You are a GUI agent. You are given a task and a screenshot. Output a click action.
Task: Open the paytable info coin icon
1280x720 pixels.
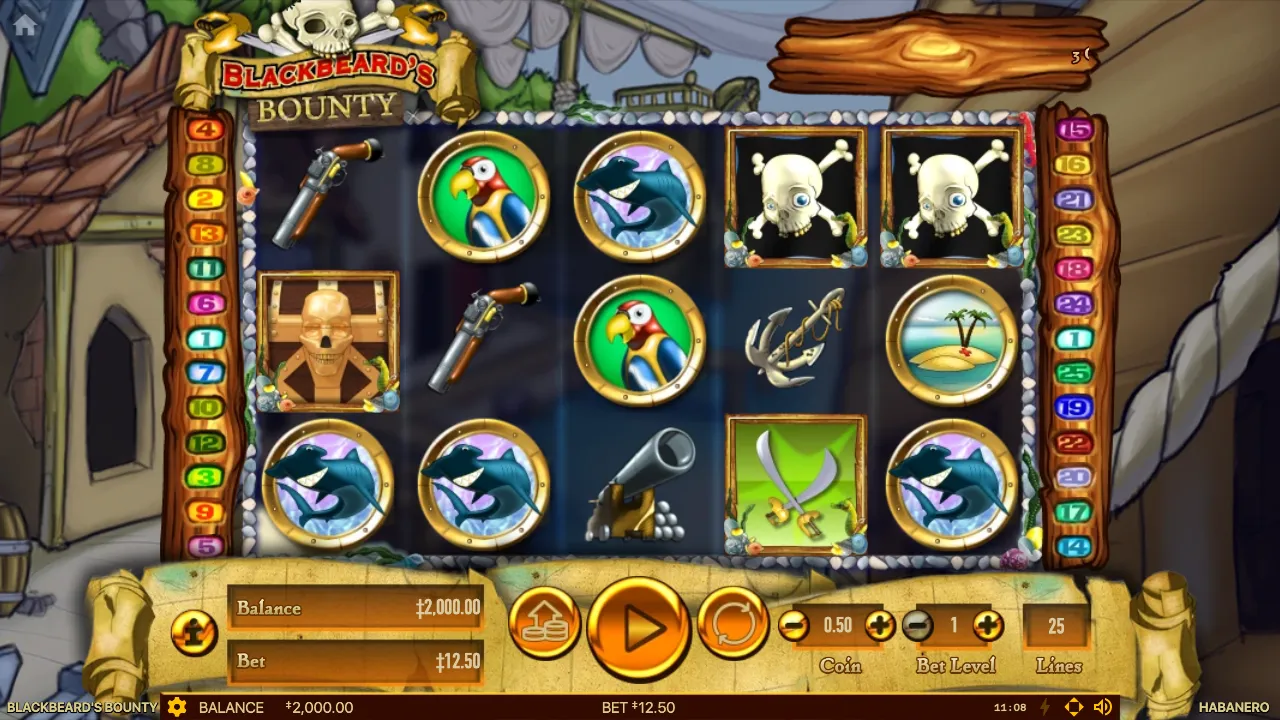(196, 634)
